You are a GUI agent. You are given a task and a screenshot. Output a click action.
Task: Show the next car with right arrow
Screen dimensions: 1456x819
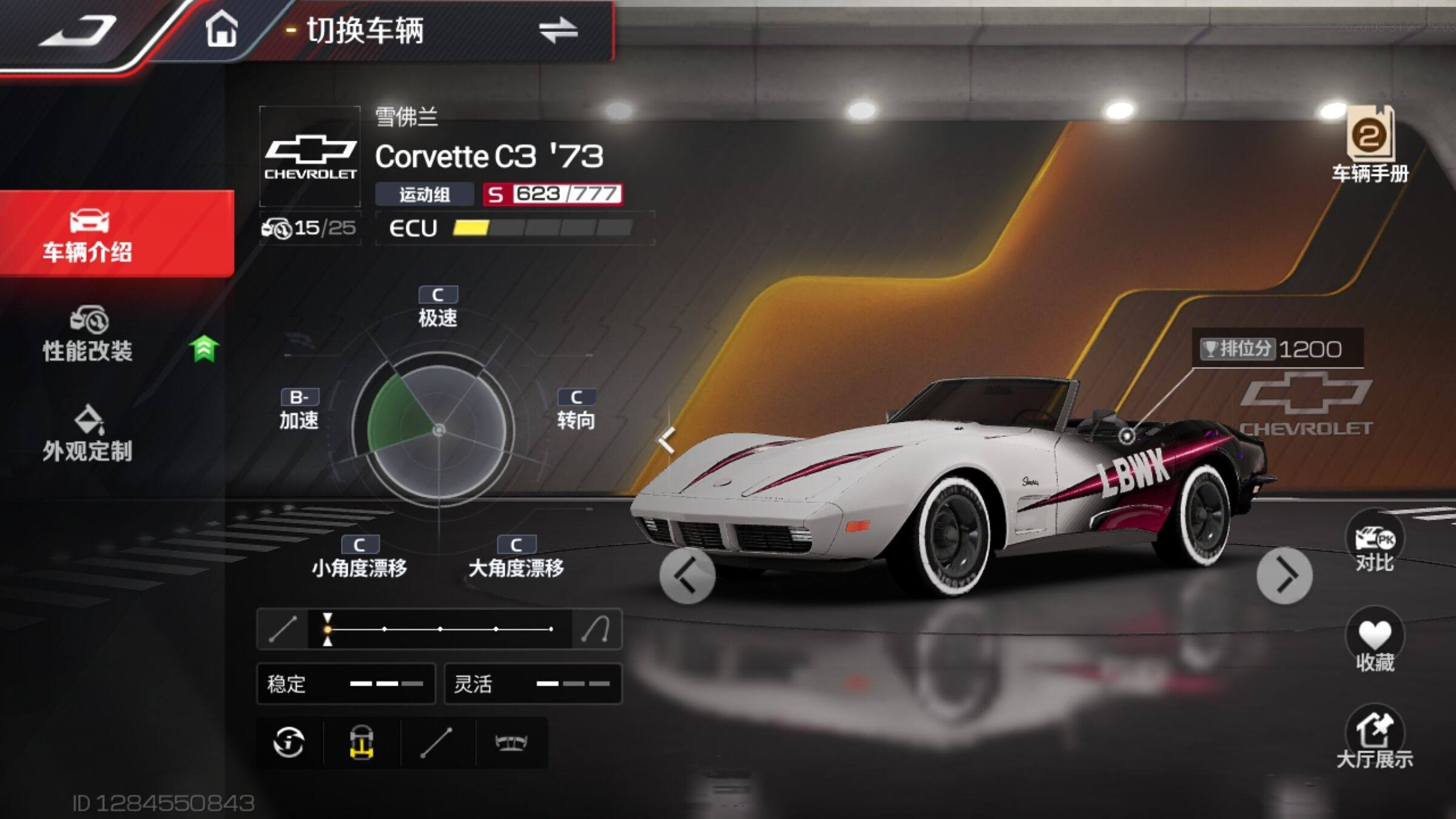[x=1284, y=576]
